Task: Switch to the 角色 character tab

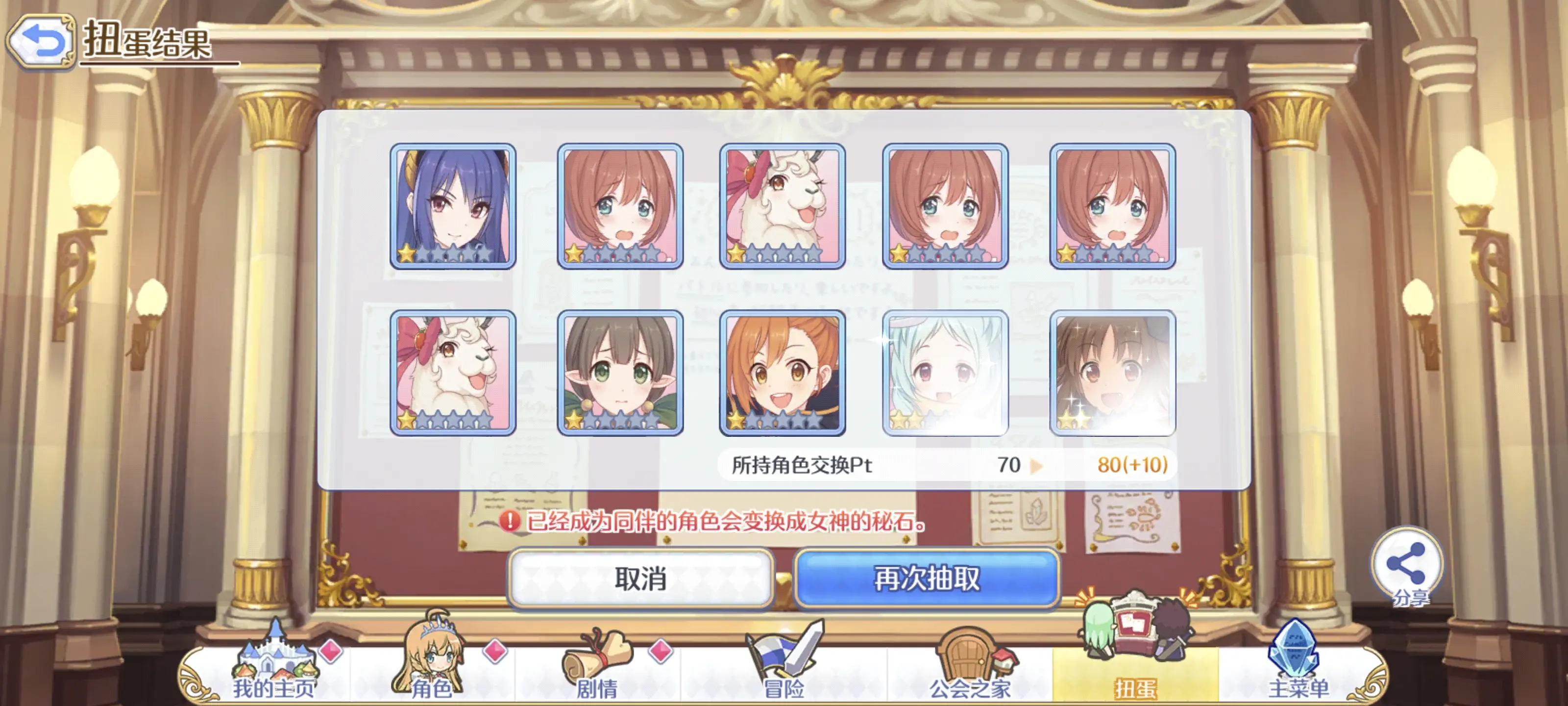Action: click(432, 670)
